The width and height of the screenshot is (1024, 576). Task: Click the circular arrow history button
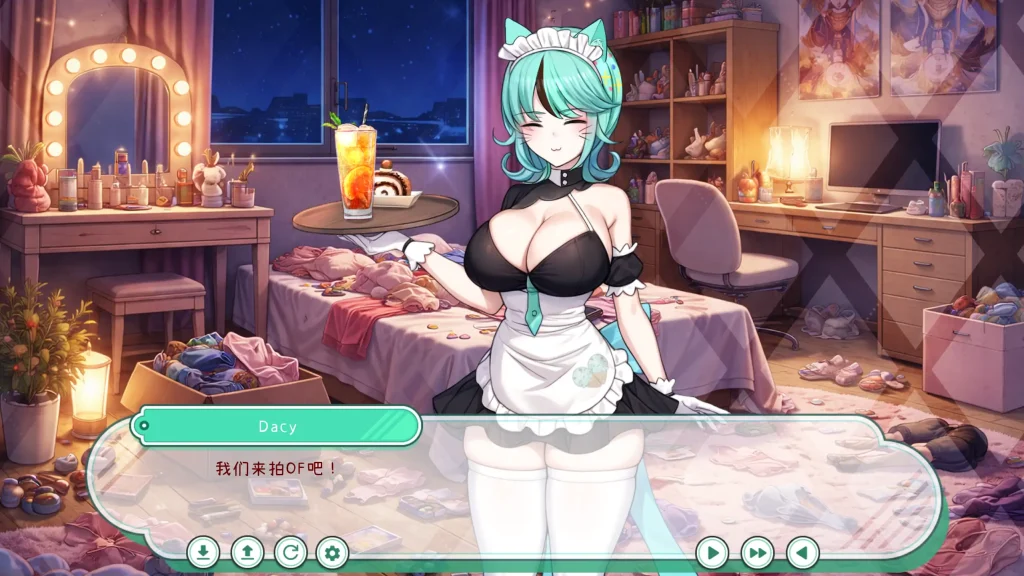(290, 551)
